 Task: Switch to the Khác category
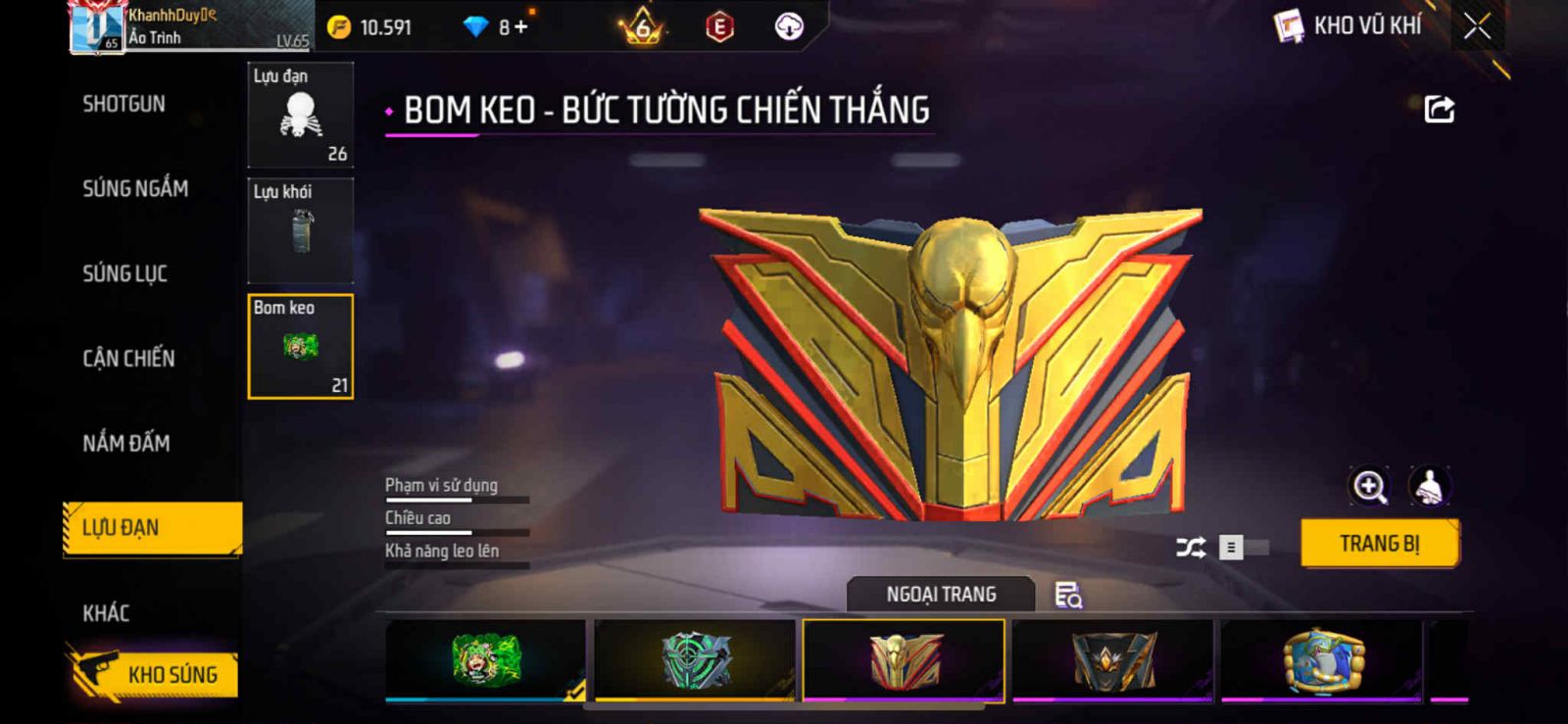[106, 613]
